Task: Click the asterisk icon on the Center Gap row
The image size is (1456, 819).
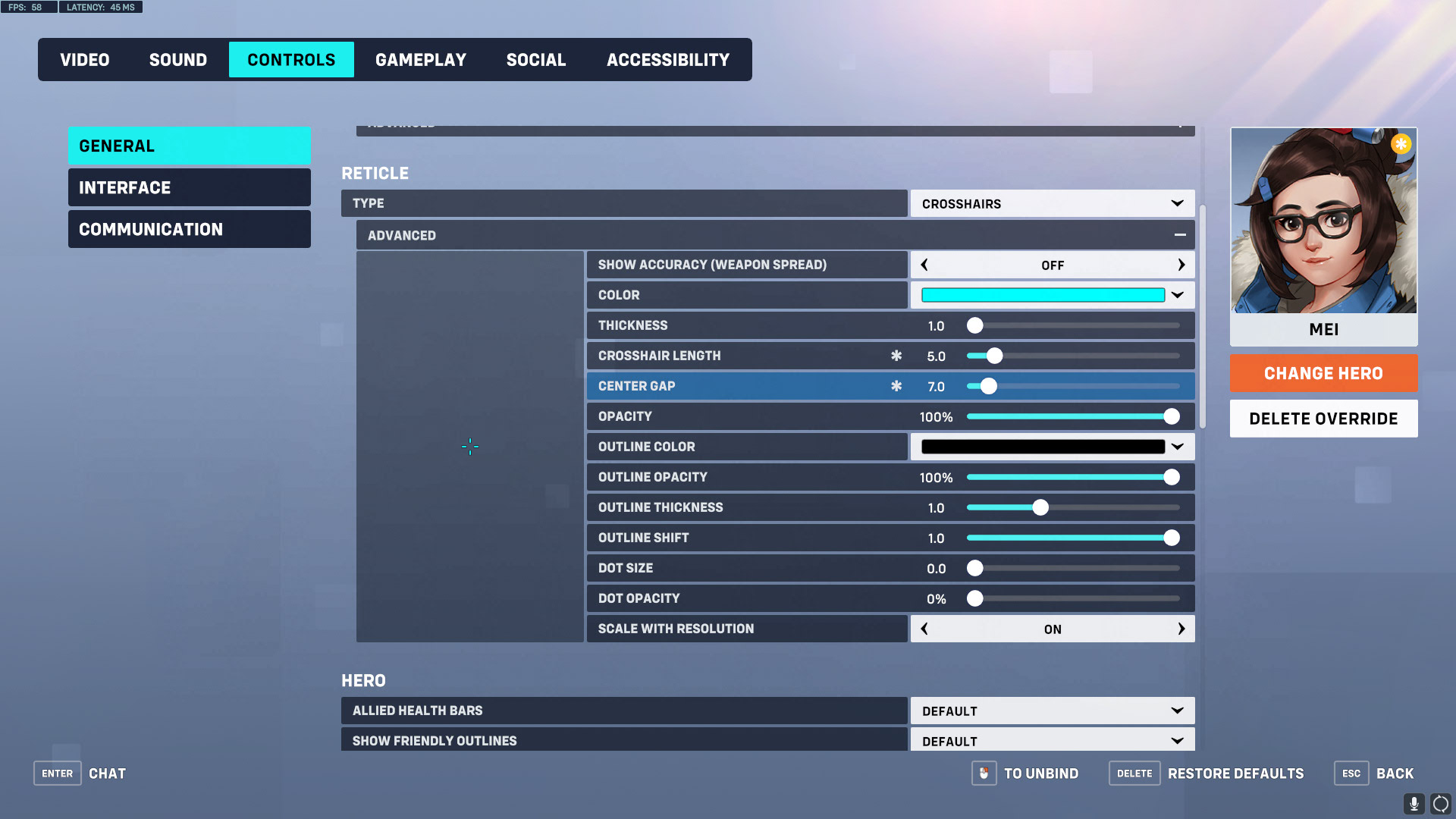Action: pos(896,386)
